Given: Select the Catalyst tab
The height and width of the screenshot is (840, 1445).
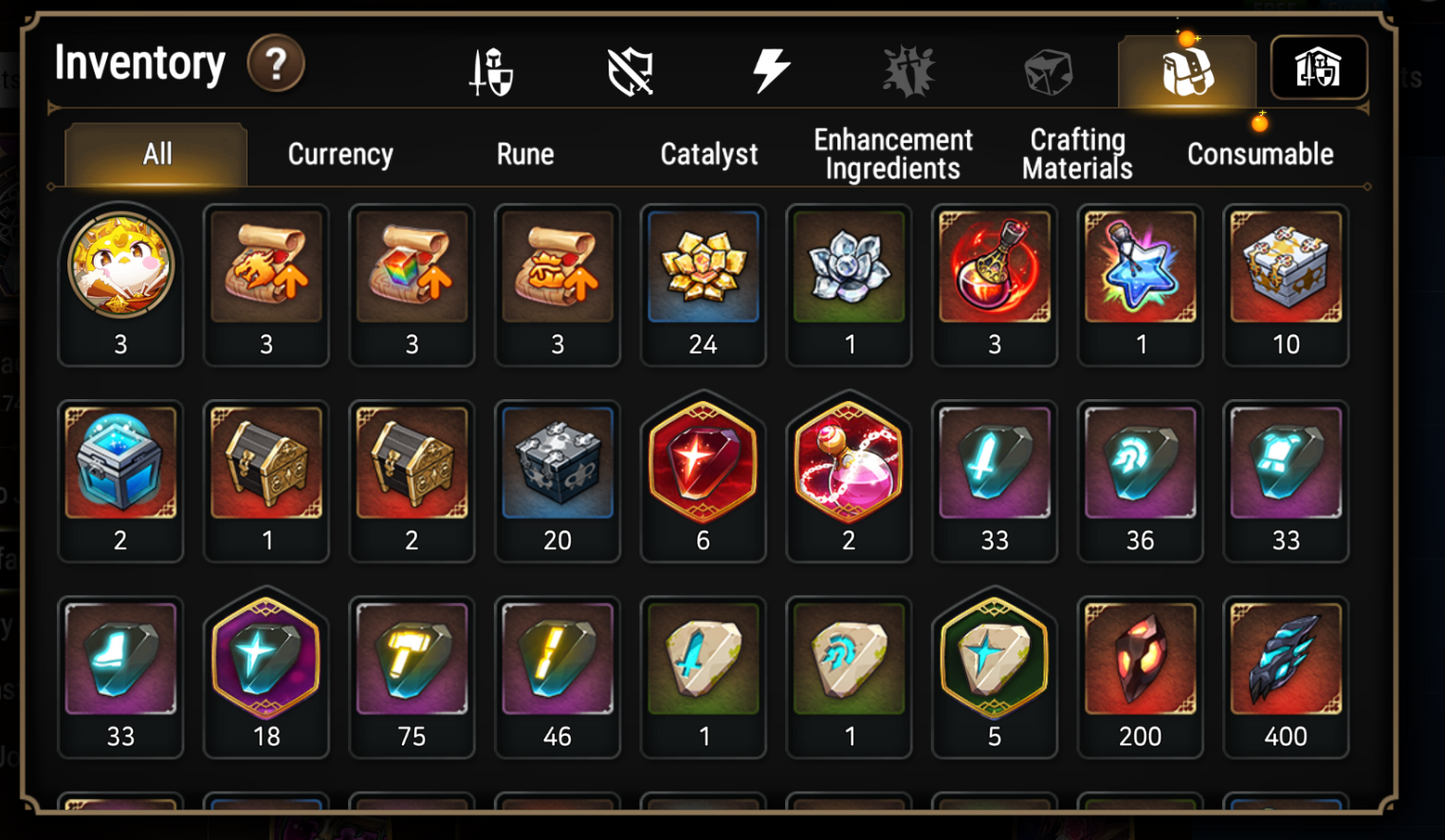Looking at the screenshot, I should coord(708,154).
